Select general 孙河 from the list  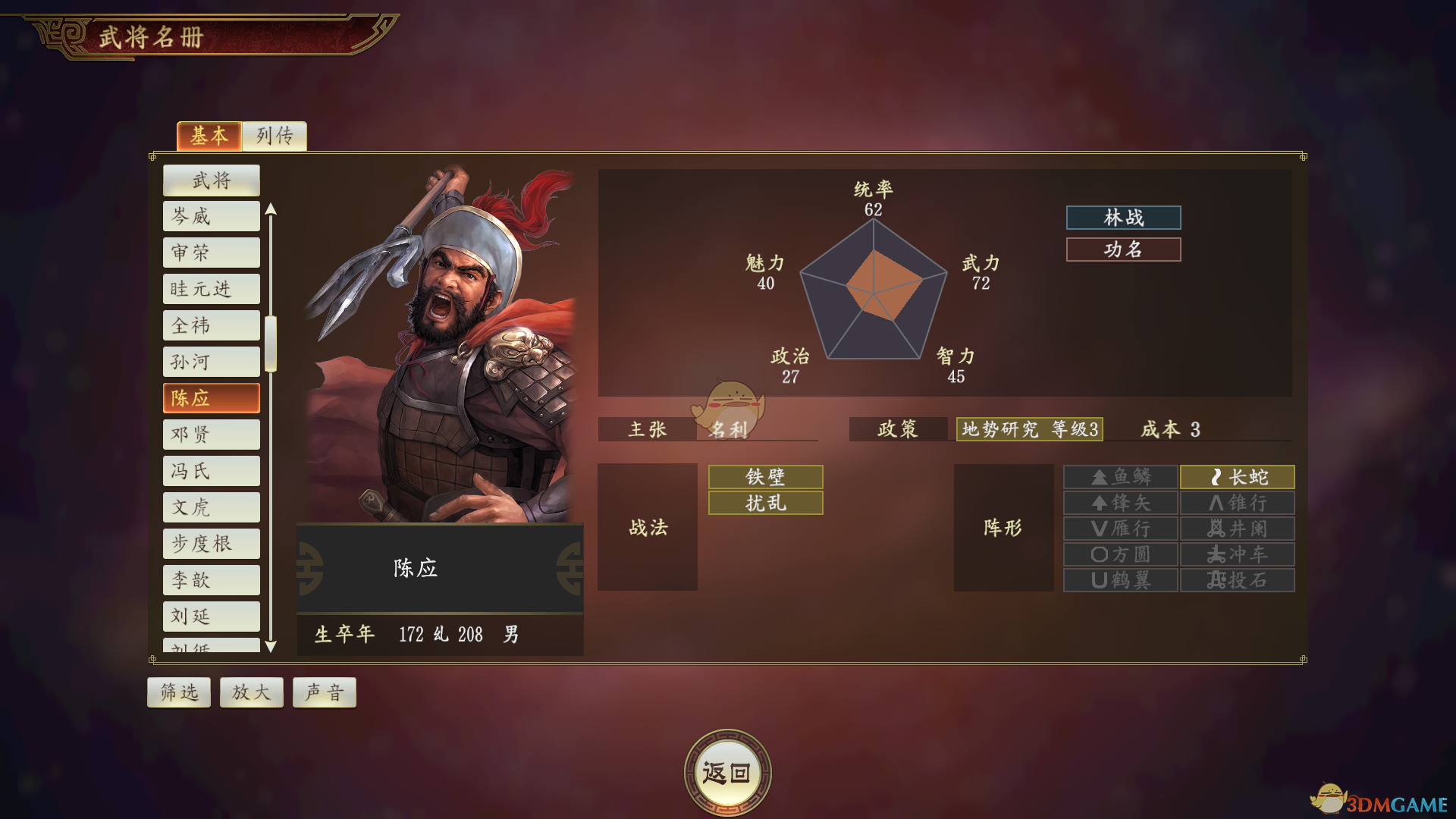(211, 361)
